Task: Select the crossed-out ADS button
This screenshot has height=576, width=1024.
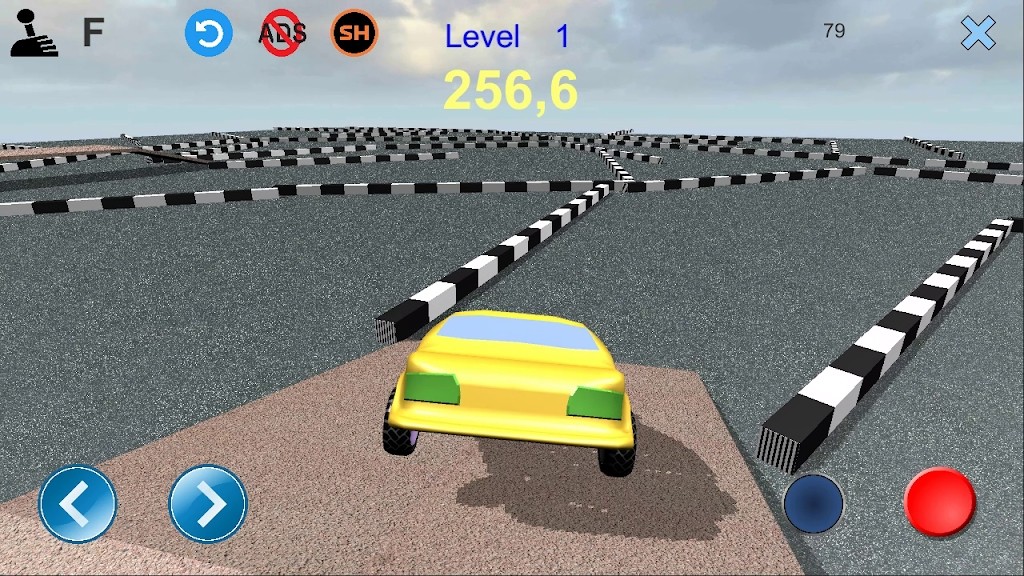Action: click(282, 34)
